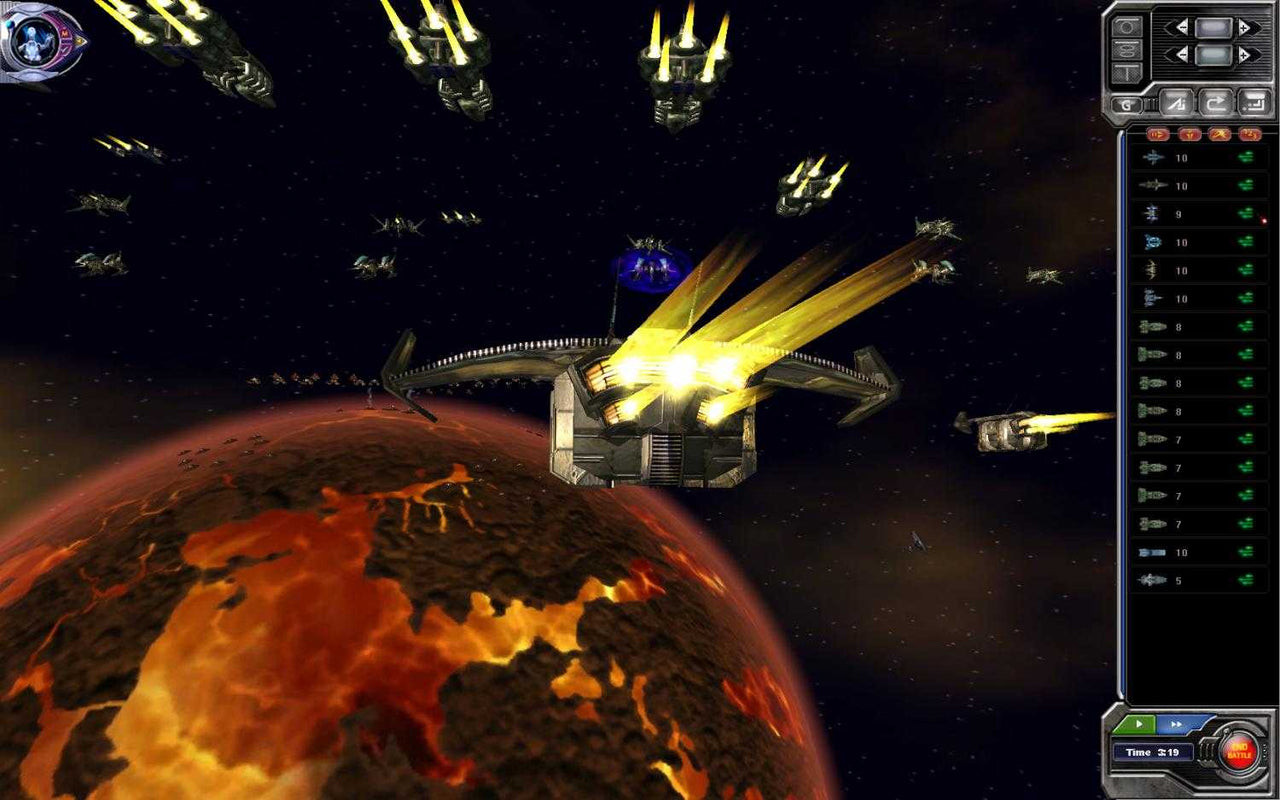Select the first red filter tab above ship list
This screenshot has height=800, width=1280.
1158,134
